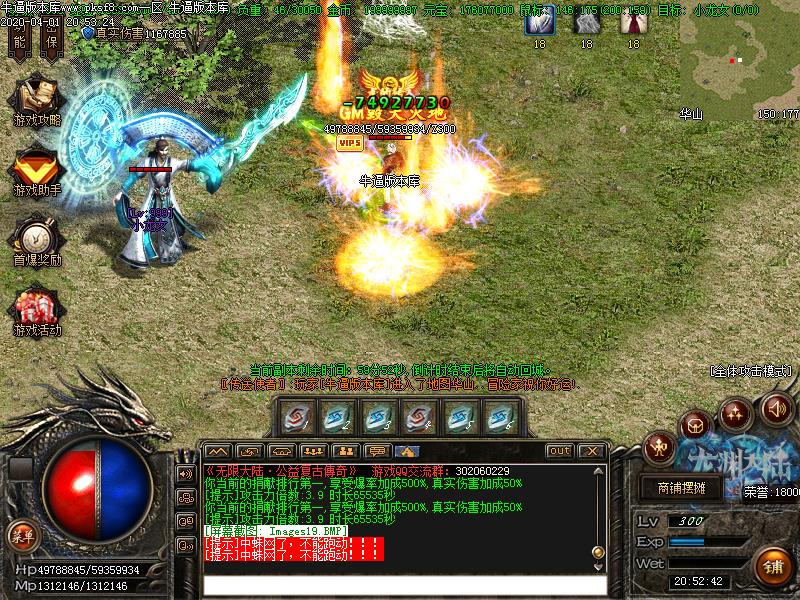800x600 pixels.
Task: Open the bag box orb
Action: tap(695, 424)
